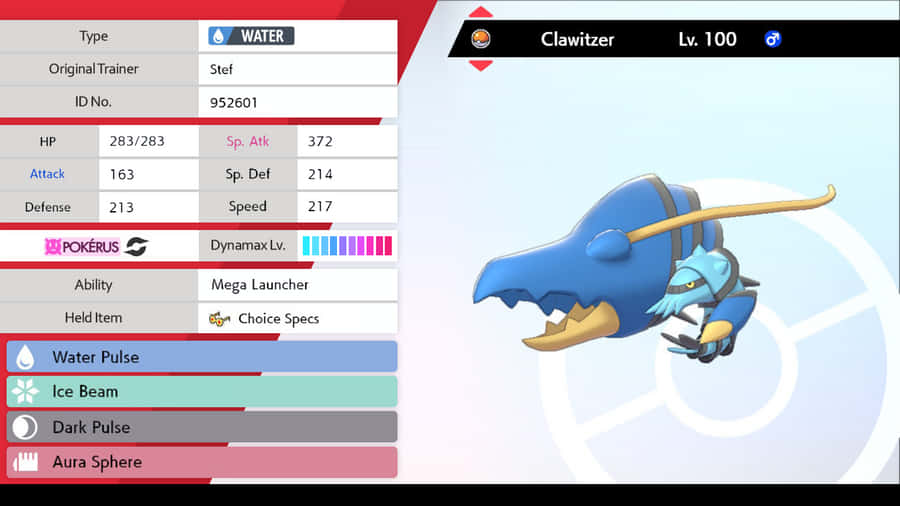Screen dimensions: 900x506
Task: Inspect the Choice Specs held item
Action: pos(297,319)
